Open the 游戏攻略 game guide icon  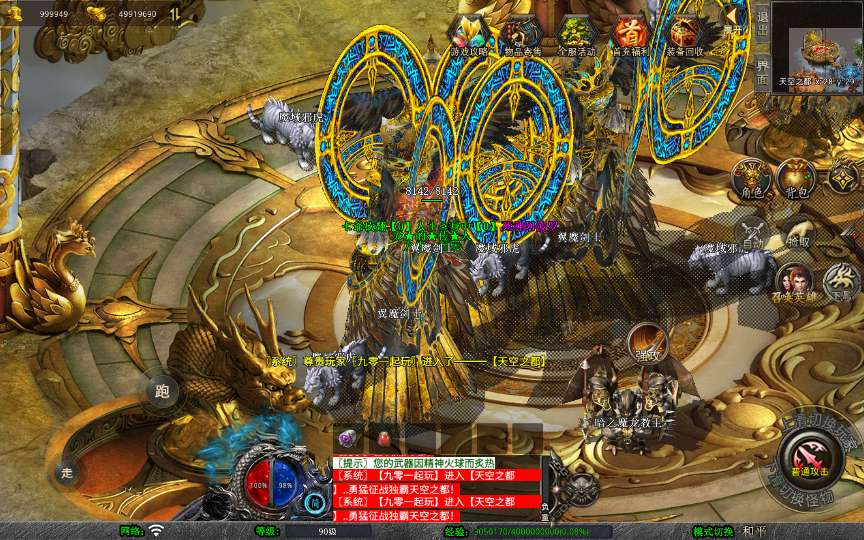pos(468,36)
